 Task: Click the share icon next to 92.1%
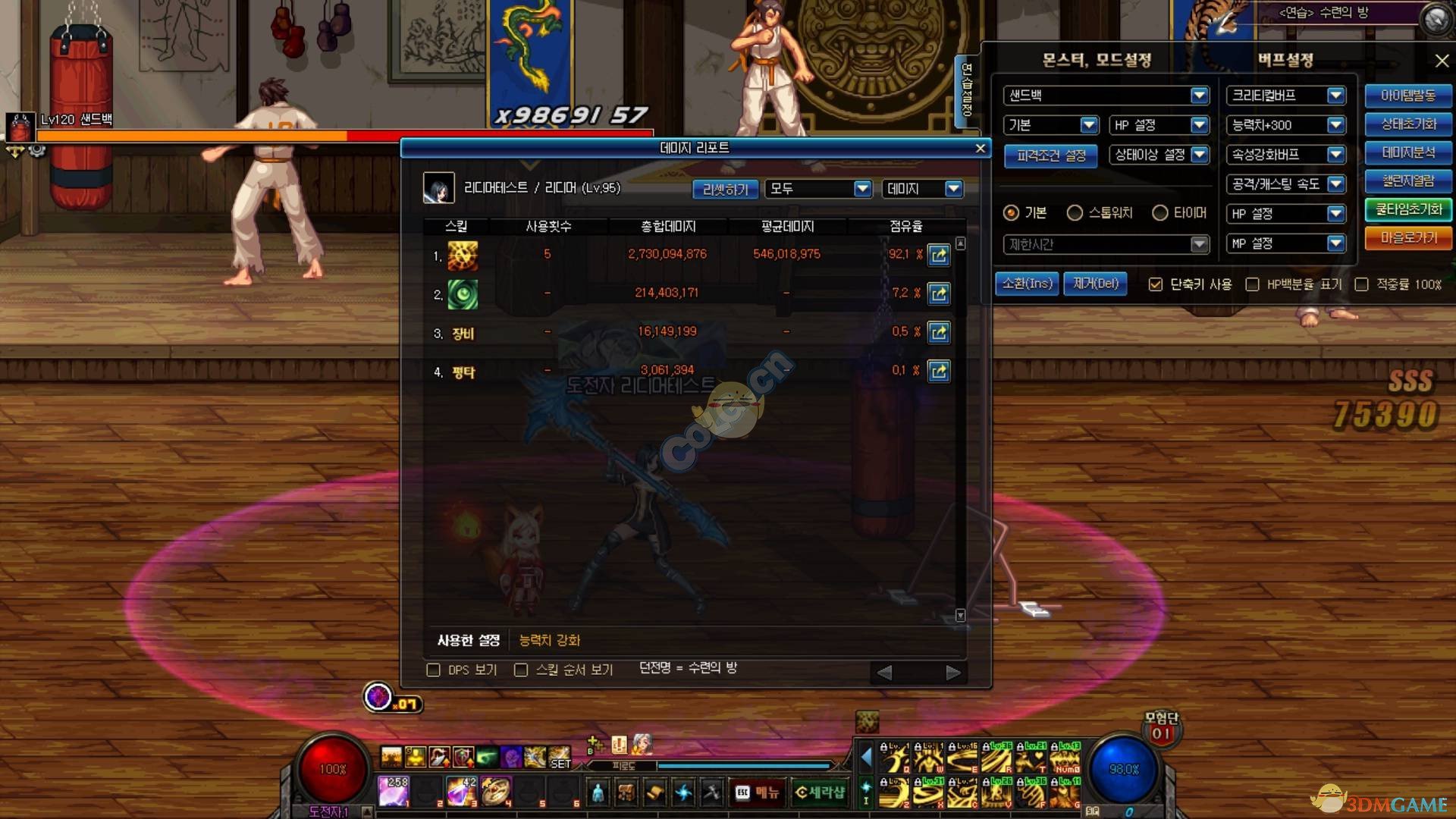(939, 256)
